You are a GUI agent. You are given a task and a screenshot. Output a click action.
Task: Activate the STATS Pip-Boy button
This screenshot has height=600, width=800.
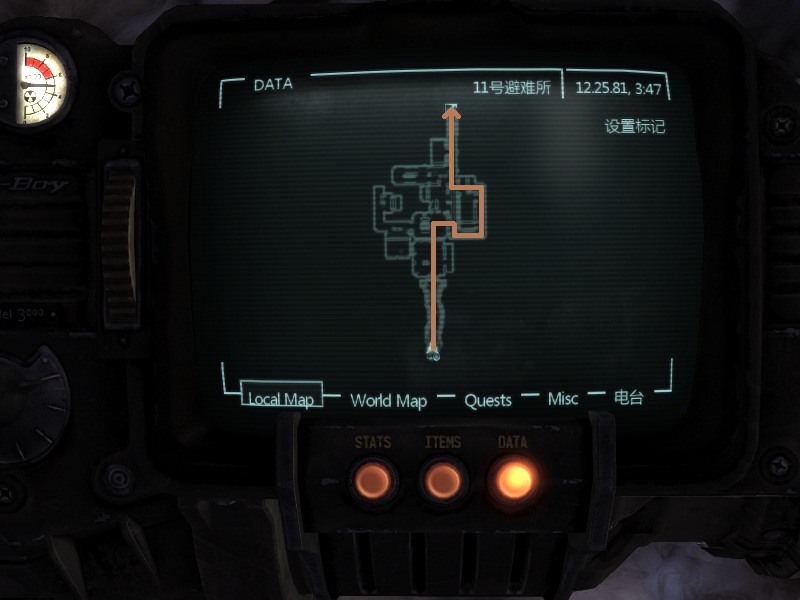(x=373, y=481)
